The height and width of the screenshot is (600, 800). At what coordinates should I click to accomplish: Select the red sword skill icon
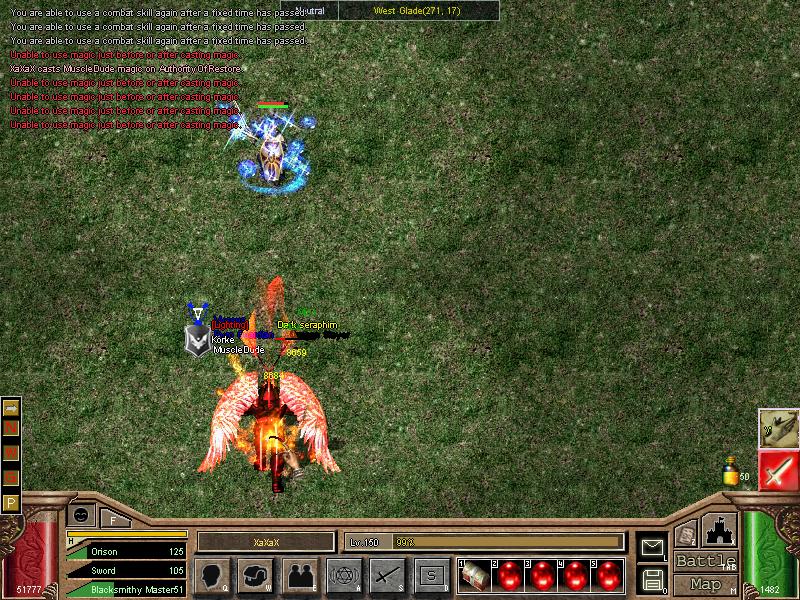click(x=776, y=469)
